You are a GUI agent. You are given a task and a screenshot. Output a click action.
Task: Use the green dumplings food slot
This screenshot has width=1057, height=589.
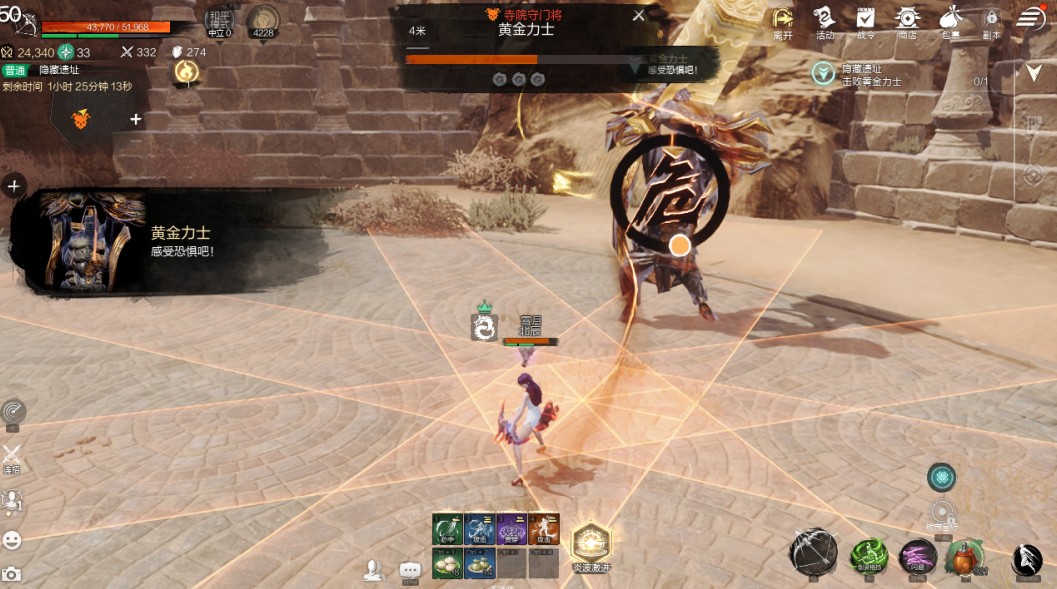(x=479, y=564)
